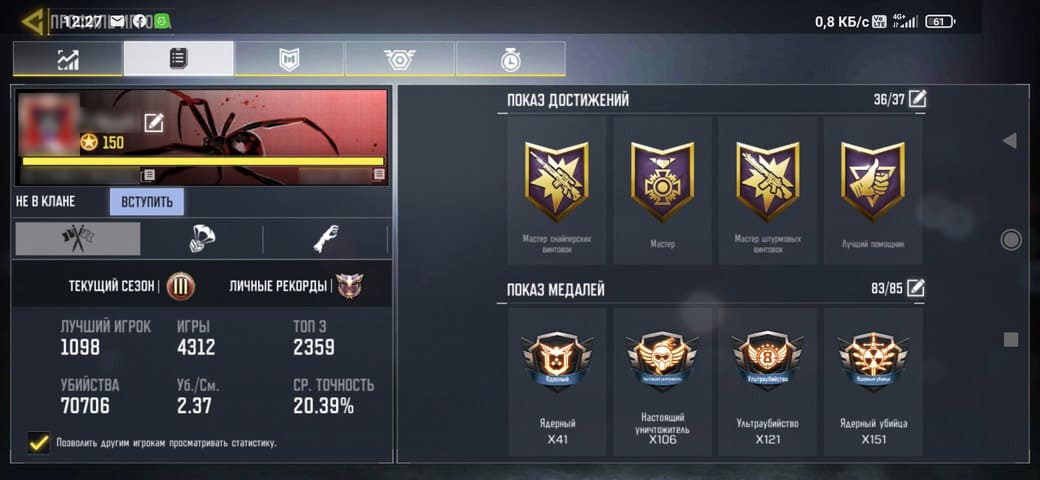1040x480 pixels.
Task: Go back using the yellow arrow
Action: (x=31, y=21)
